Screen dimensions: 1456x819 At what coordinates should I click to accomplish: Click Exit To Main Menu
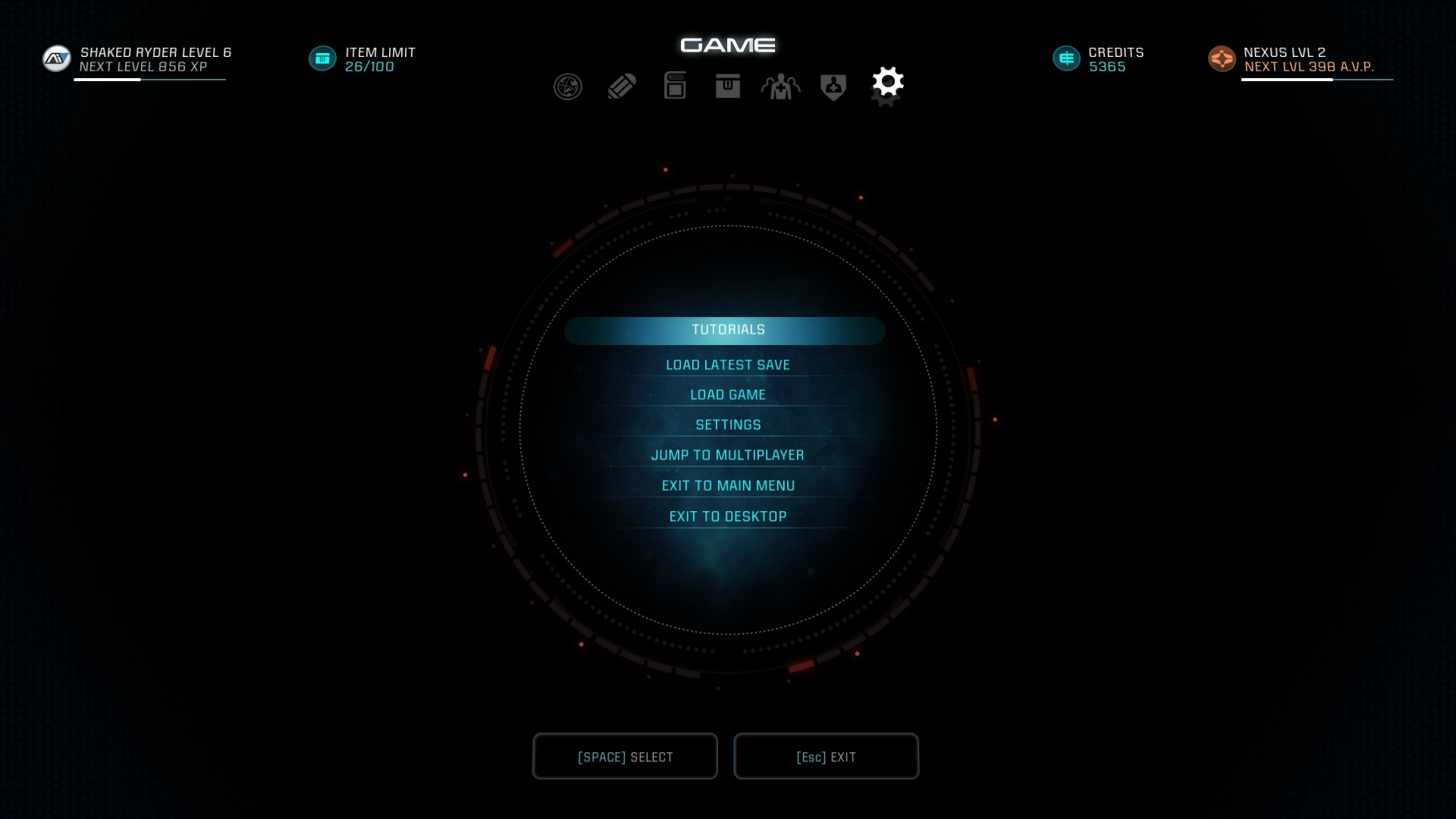point(727,485)
